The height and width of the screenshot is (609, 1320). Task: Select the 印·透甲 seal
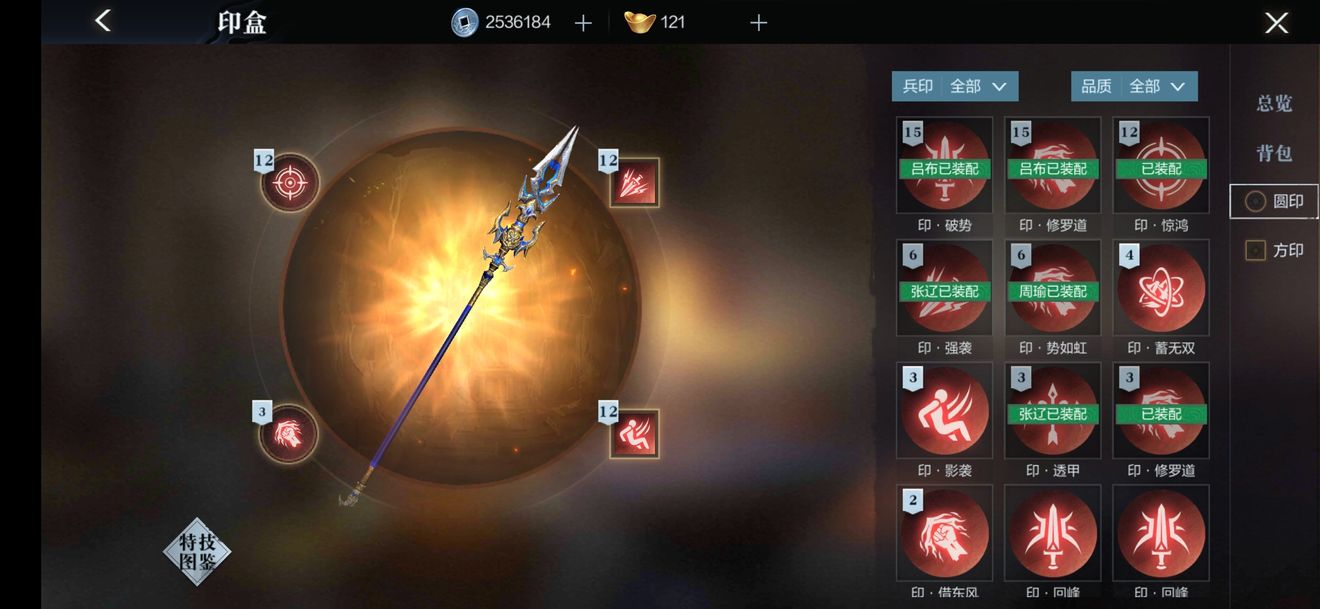tap(1052, 411)
